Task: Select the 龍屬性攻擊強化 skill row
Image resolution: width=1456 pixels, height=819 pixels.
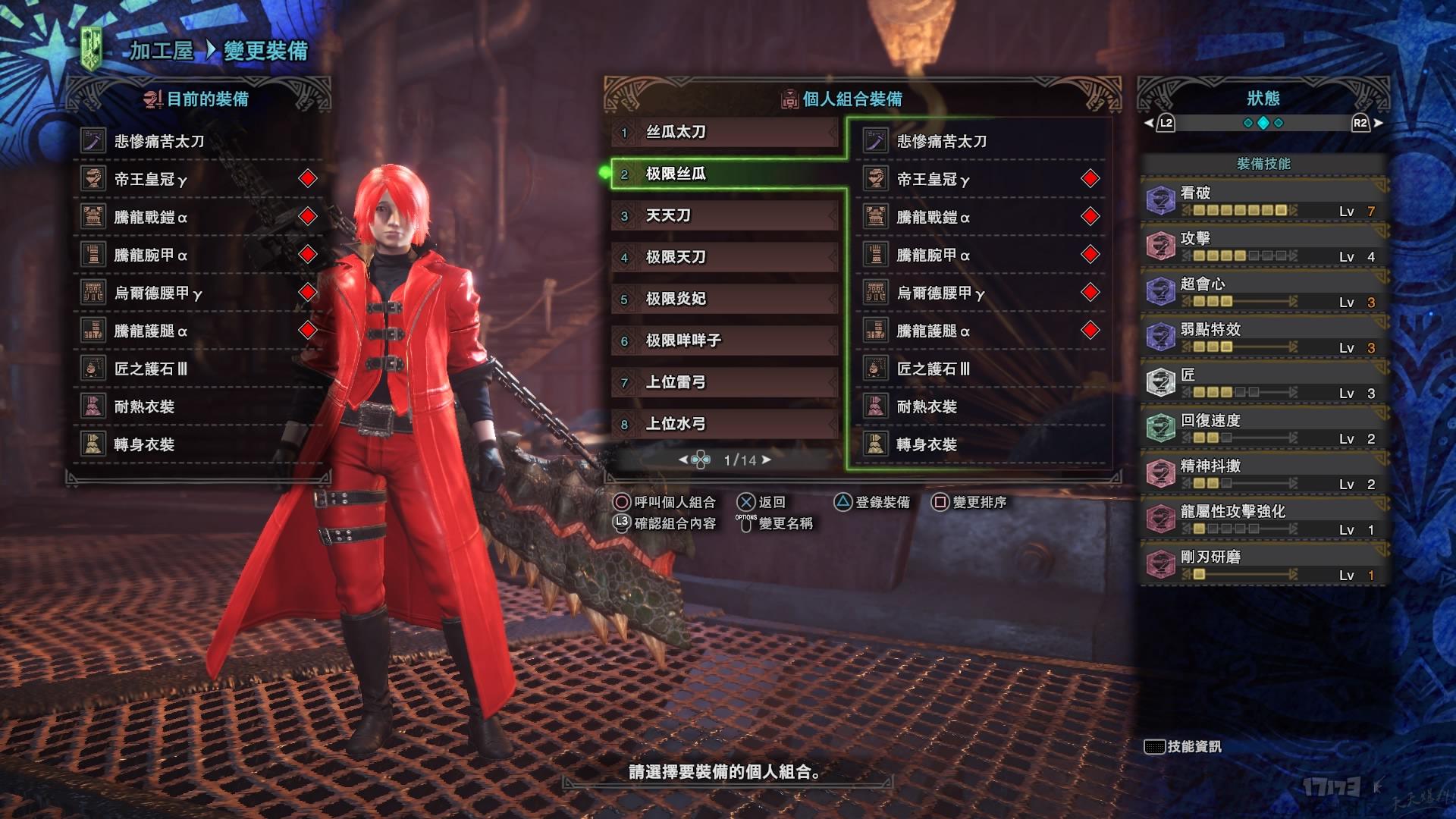Action: pos(1263,519)
